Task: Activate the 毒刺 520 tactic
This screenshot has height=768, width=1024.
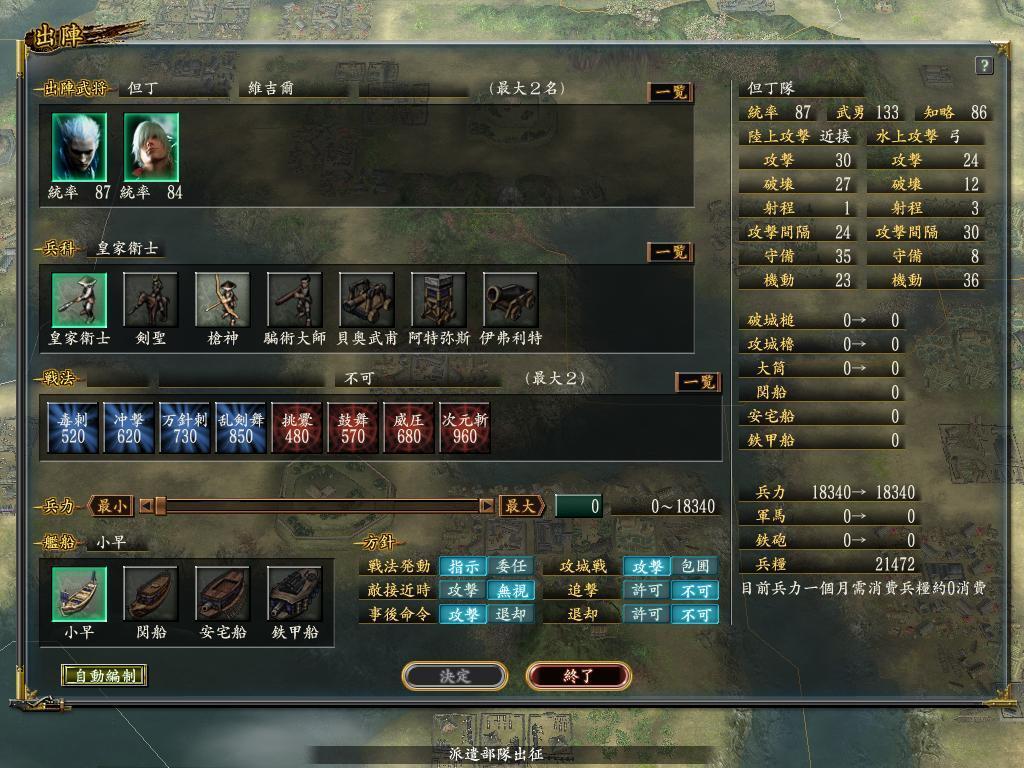Action: [72, 427]
